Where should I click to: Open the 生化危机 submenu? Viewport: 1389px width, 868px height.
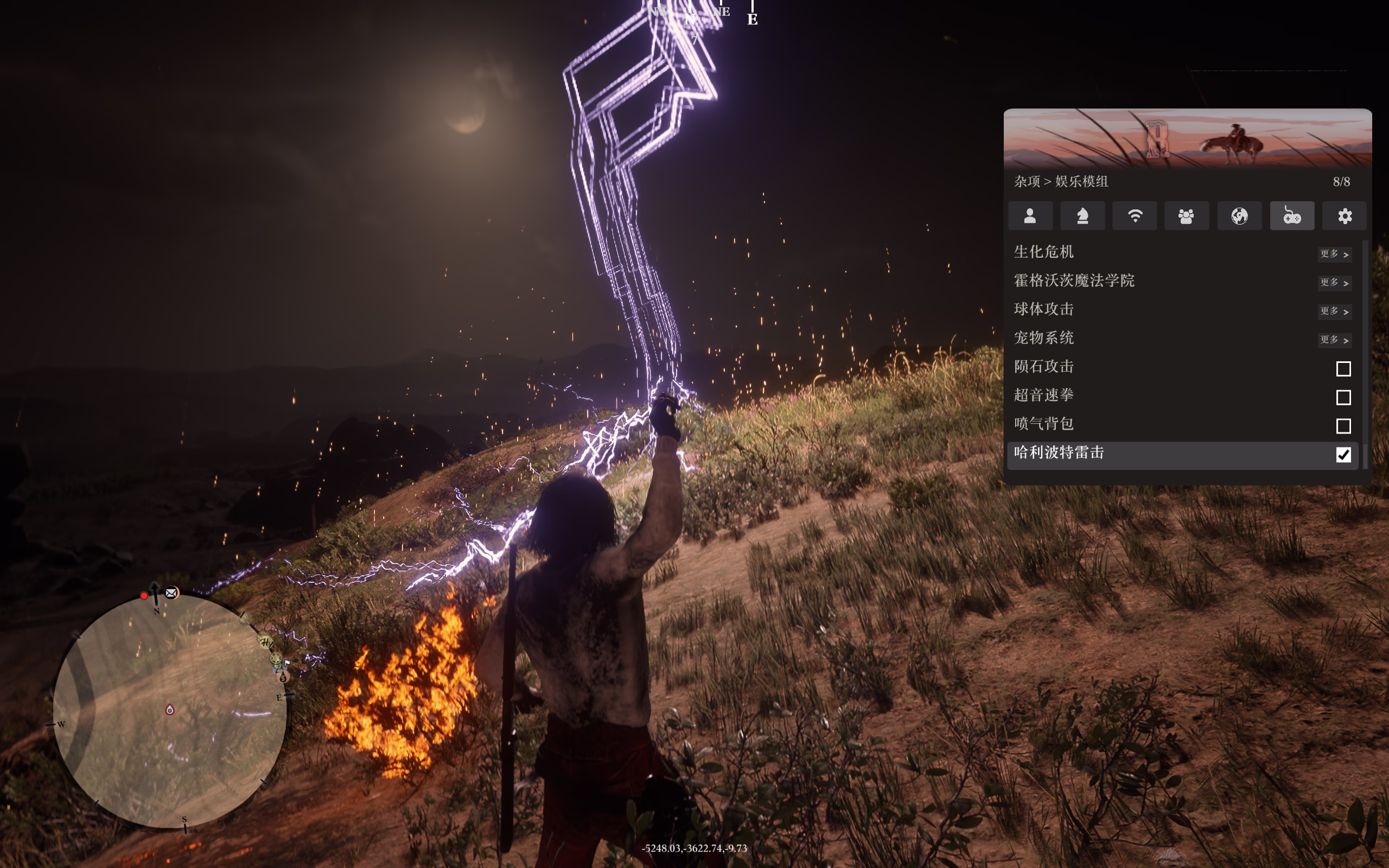1334,254
